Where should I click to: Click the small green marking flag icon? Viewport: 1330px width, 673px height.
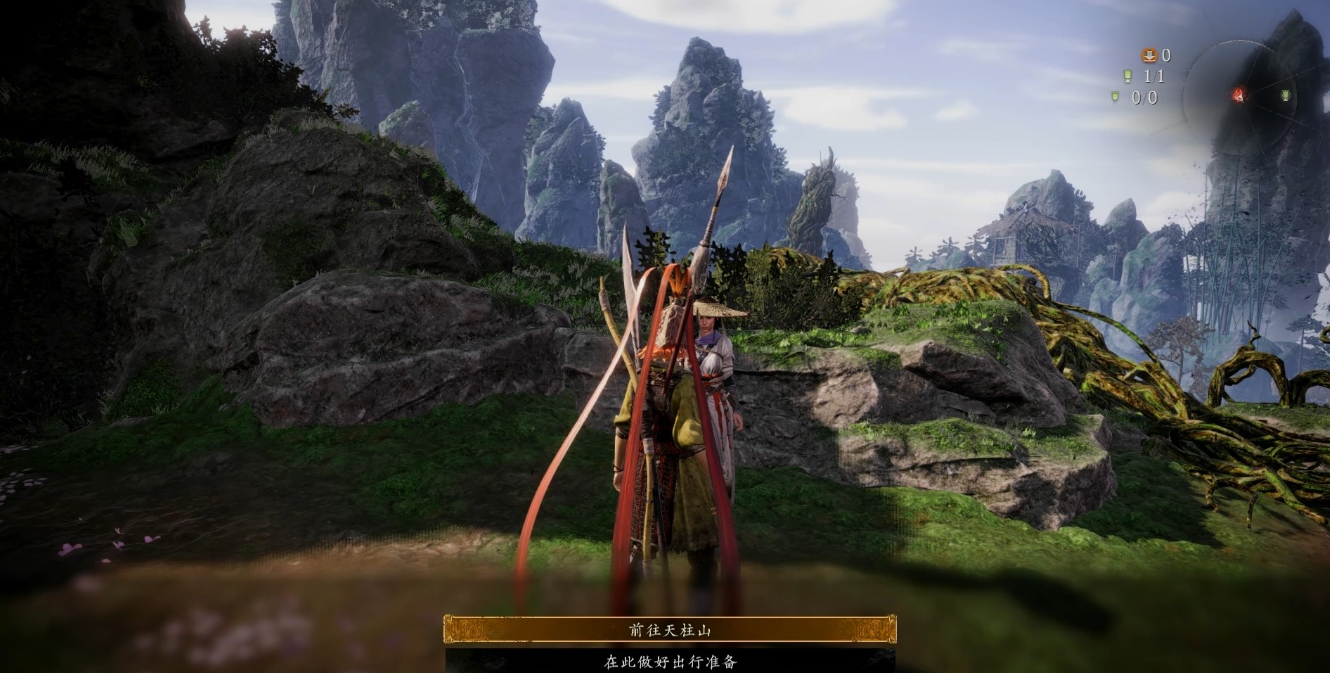[1115, 97]
